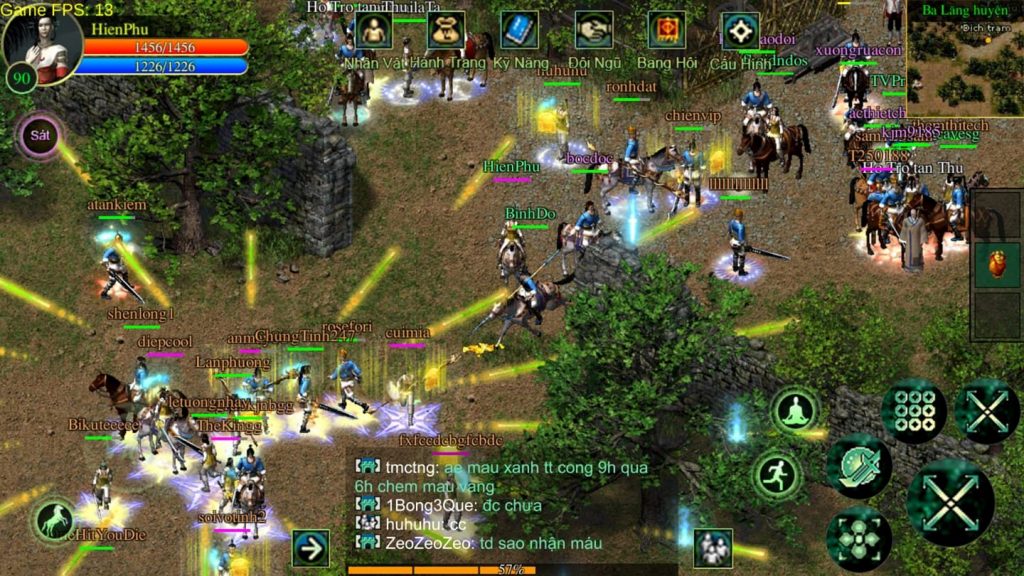Tap the large crossed-arrows attack button
The width and height of the screenshot is (1024, 576).
point(949,501)
